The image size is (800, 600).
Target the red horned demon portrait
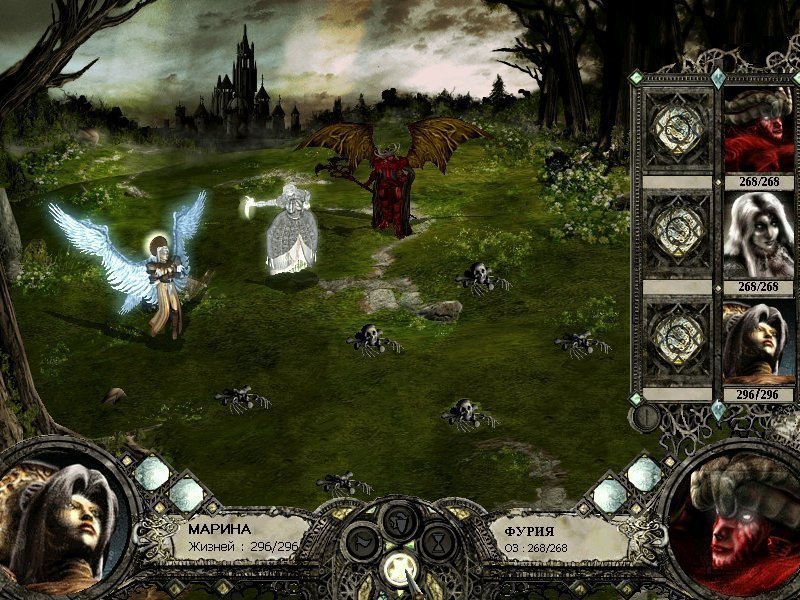(x=759, y=130)
